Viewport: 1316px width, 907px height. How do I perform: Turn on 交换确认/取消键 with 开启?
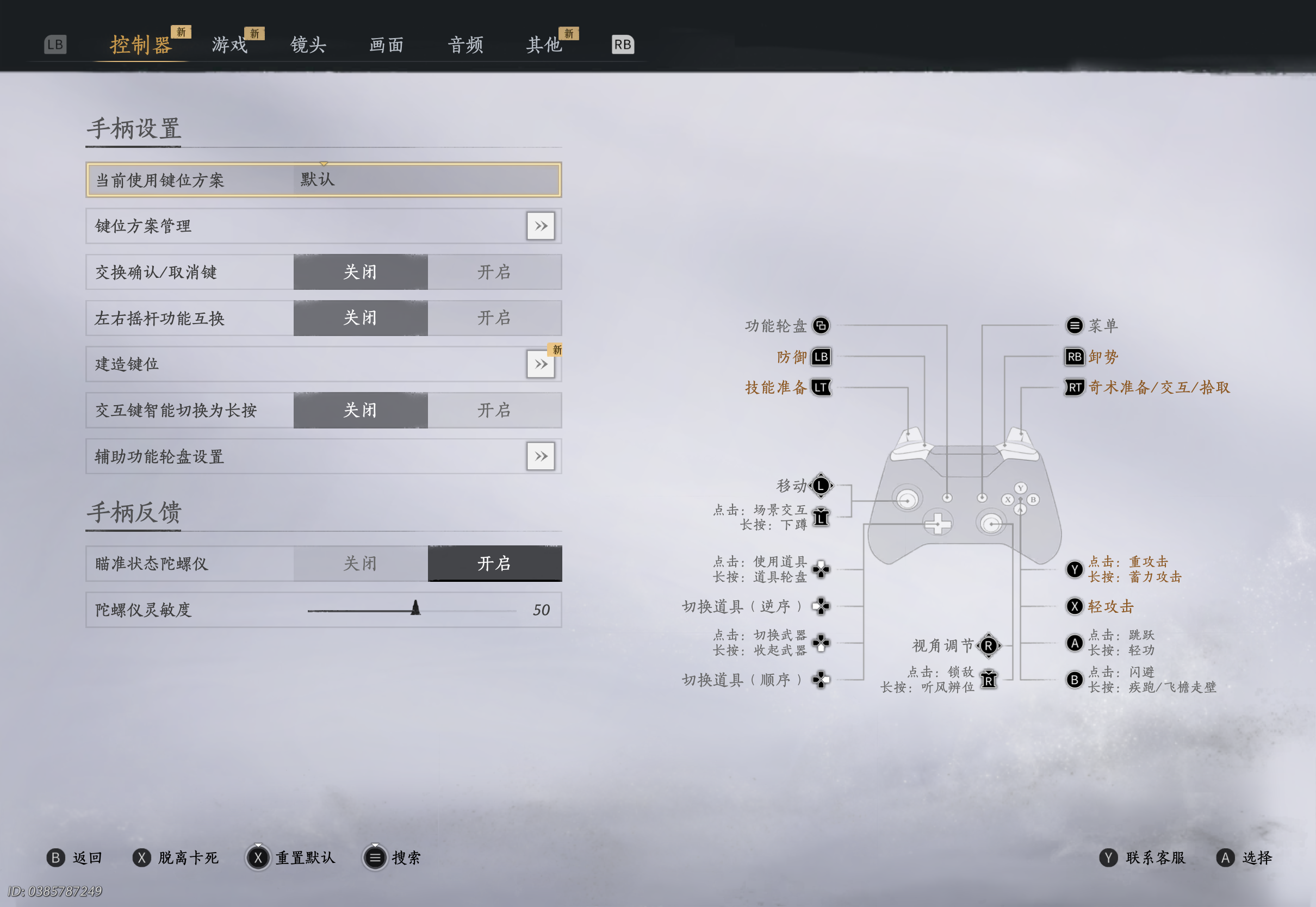click(x=494, y=272)
